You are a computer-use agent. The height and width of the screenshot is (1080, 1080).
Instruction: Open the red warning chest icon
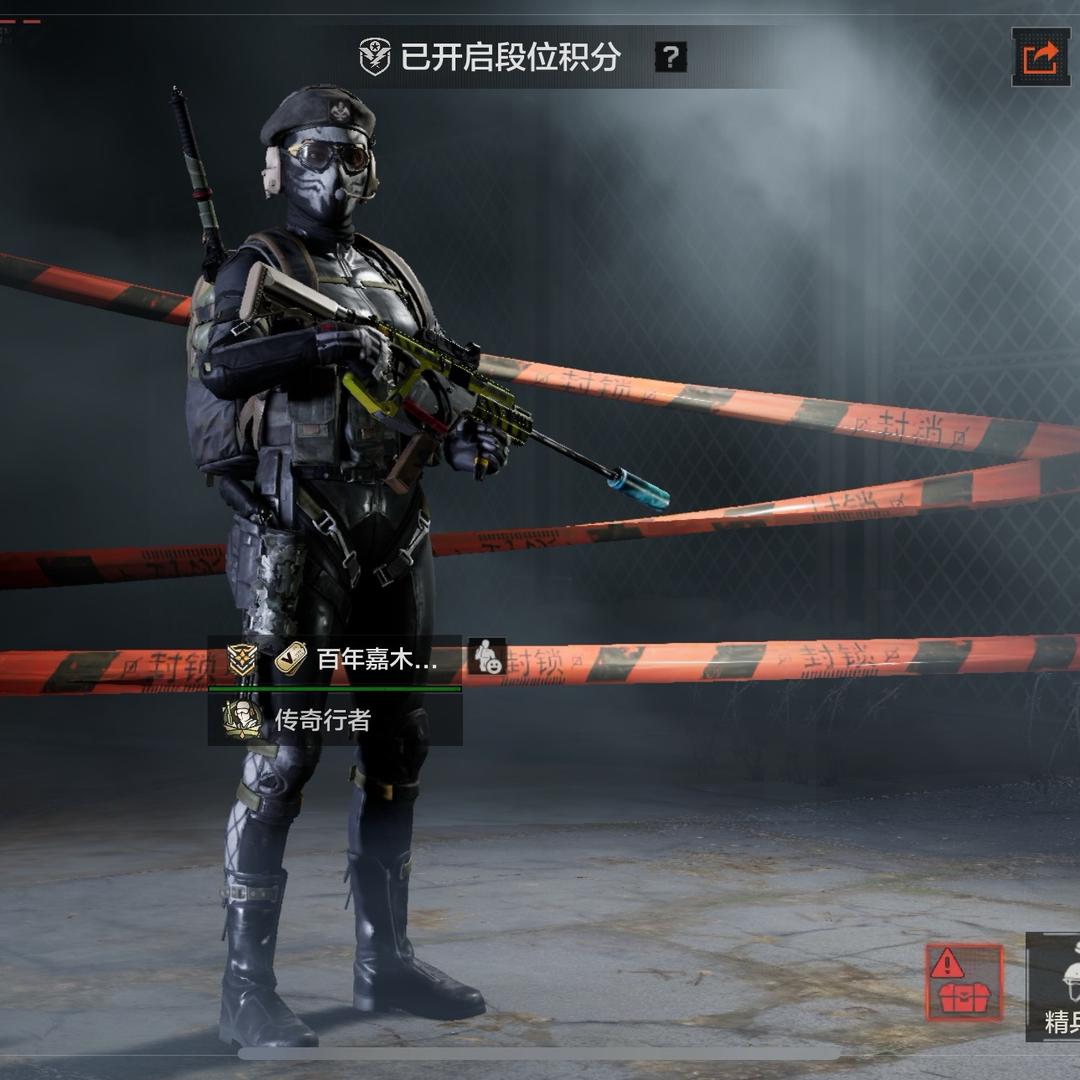[x=963, y=982]
